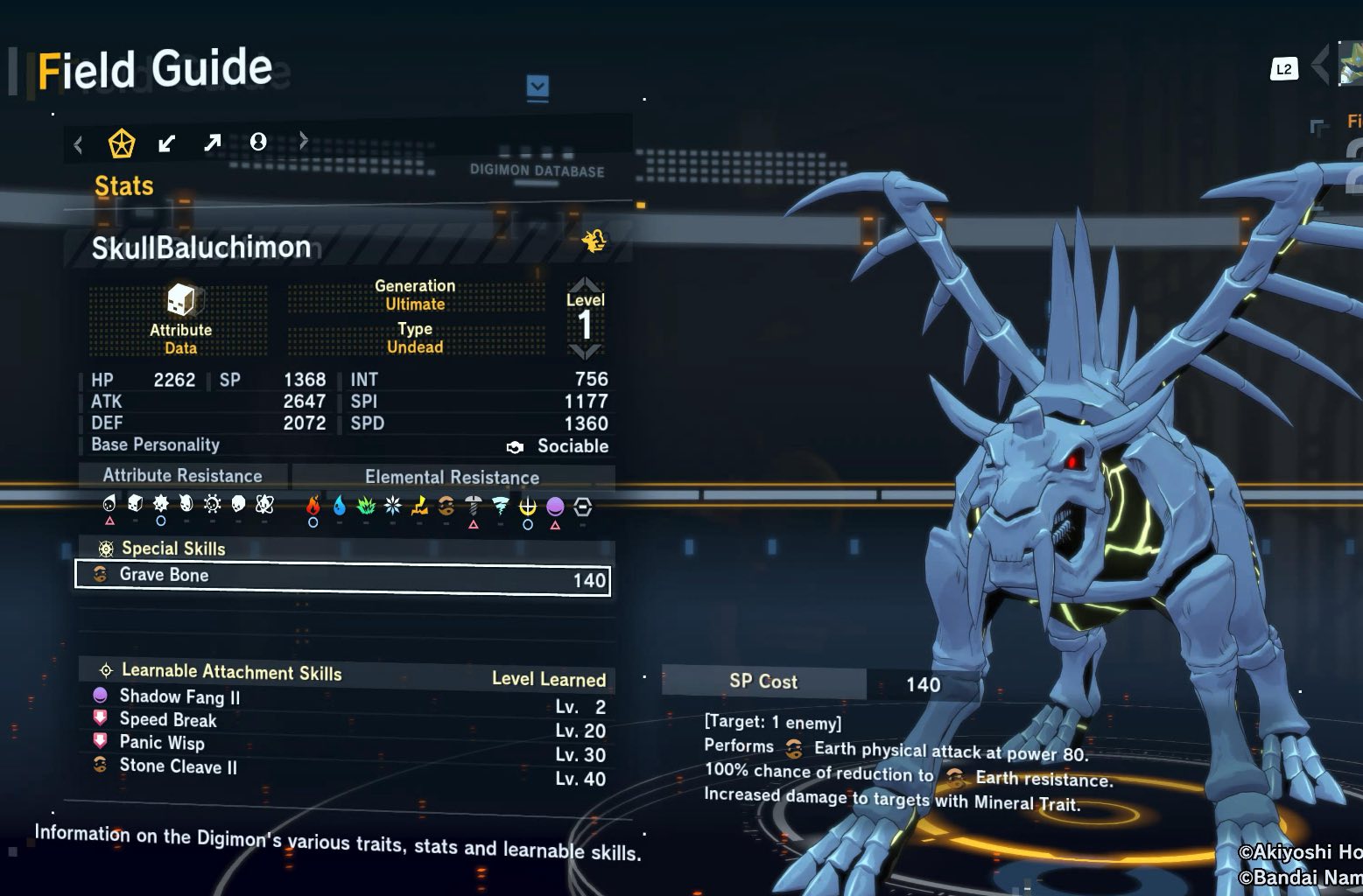Decrease the level with the down arrow
Image resolution: width=1363 pixels, height=896 pixels.
pyautogui.click(x=584, y=352)
